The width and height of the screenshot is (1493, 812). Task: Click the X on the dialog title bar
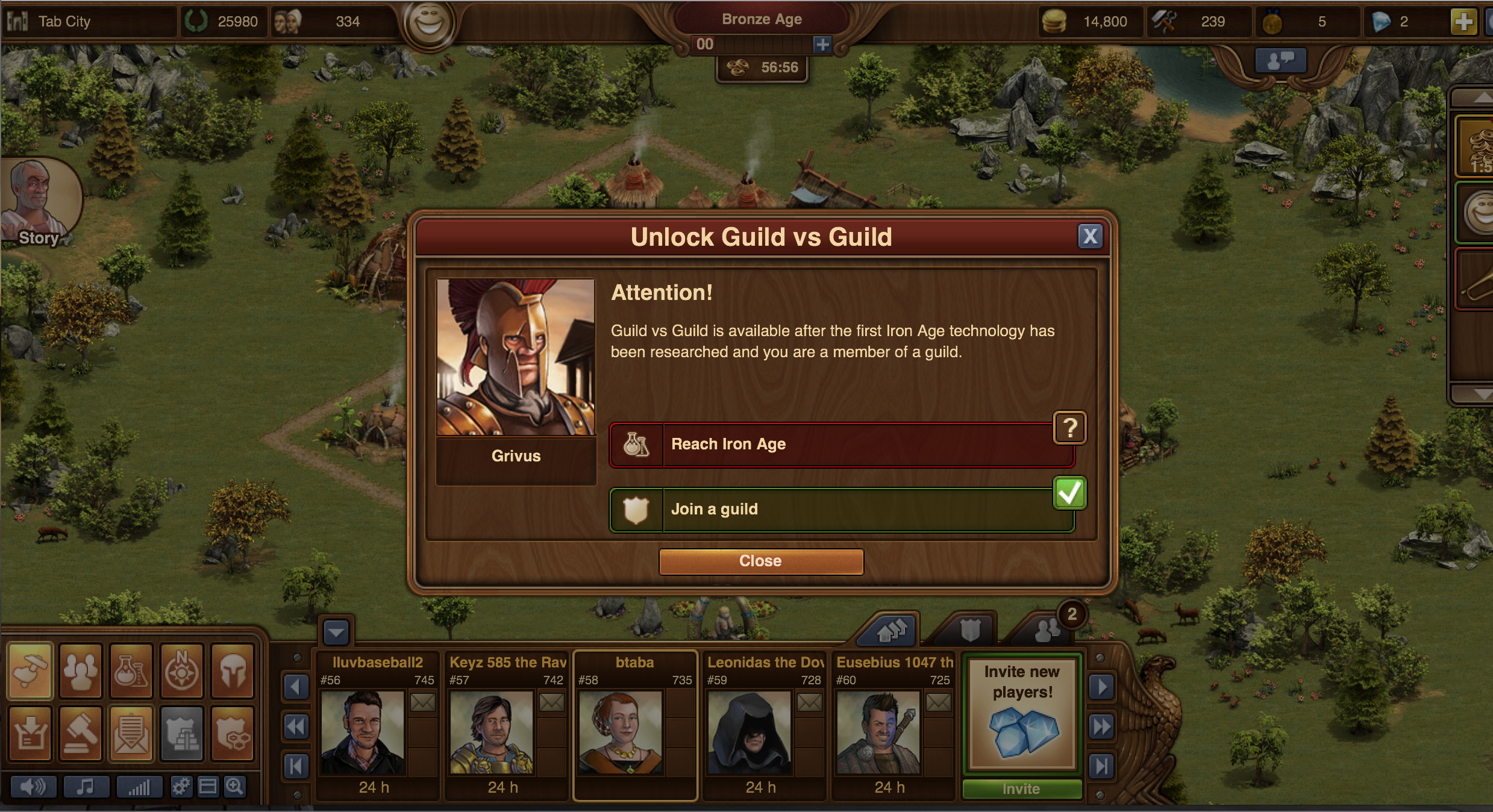tap(1090, 236)
